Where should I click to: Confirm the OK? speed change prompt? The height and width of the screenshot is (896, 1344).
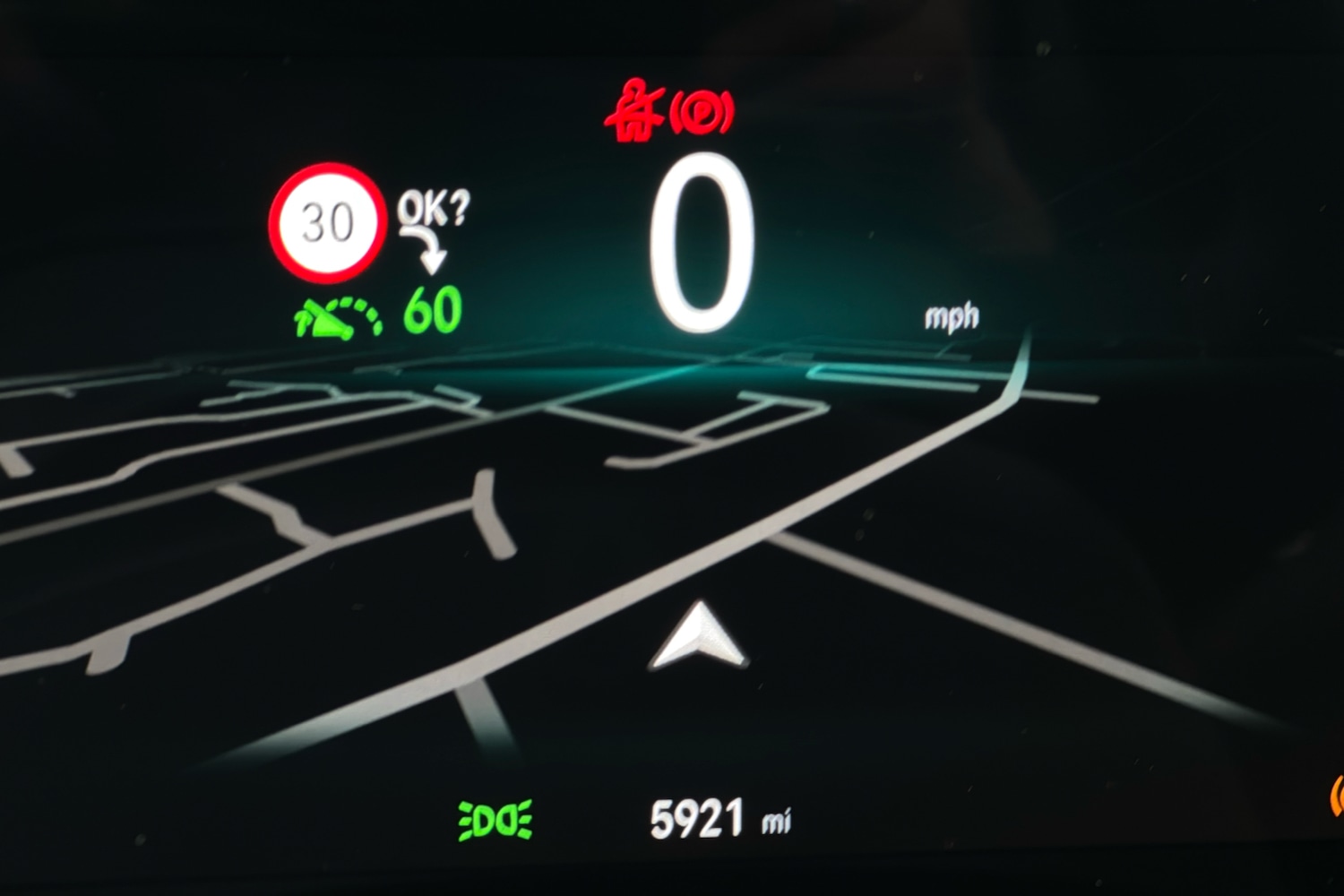(x=433, y=210)
